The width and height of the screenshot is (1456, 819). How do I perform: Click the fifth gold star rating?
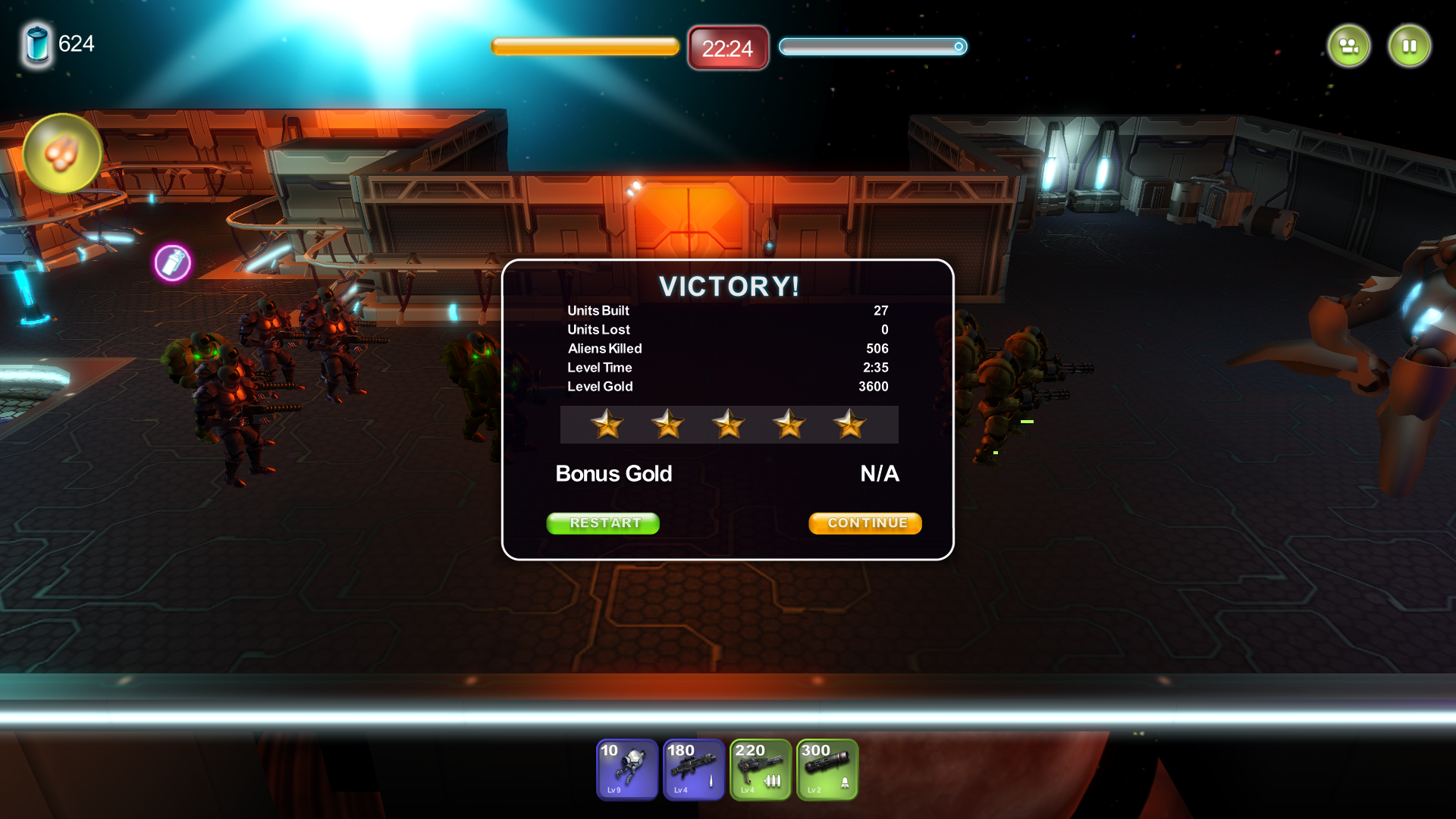[x=850, y=425]
